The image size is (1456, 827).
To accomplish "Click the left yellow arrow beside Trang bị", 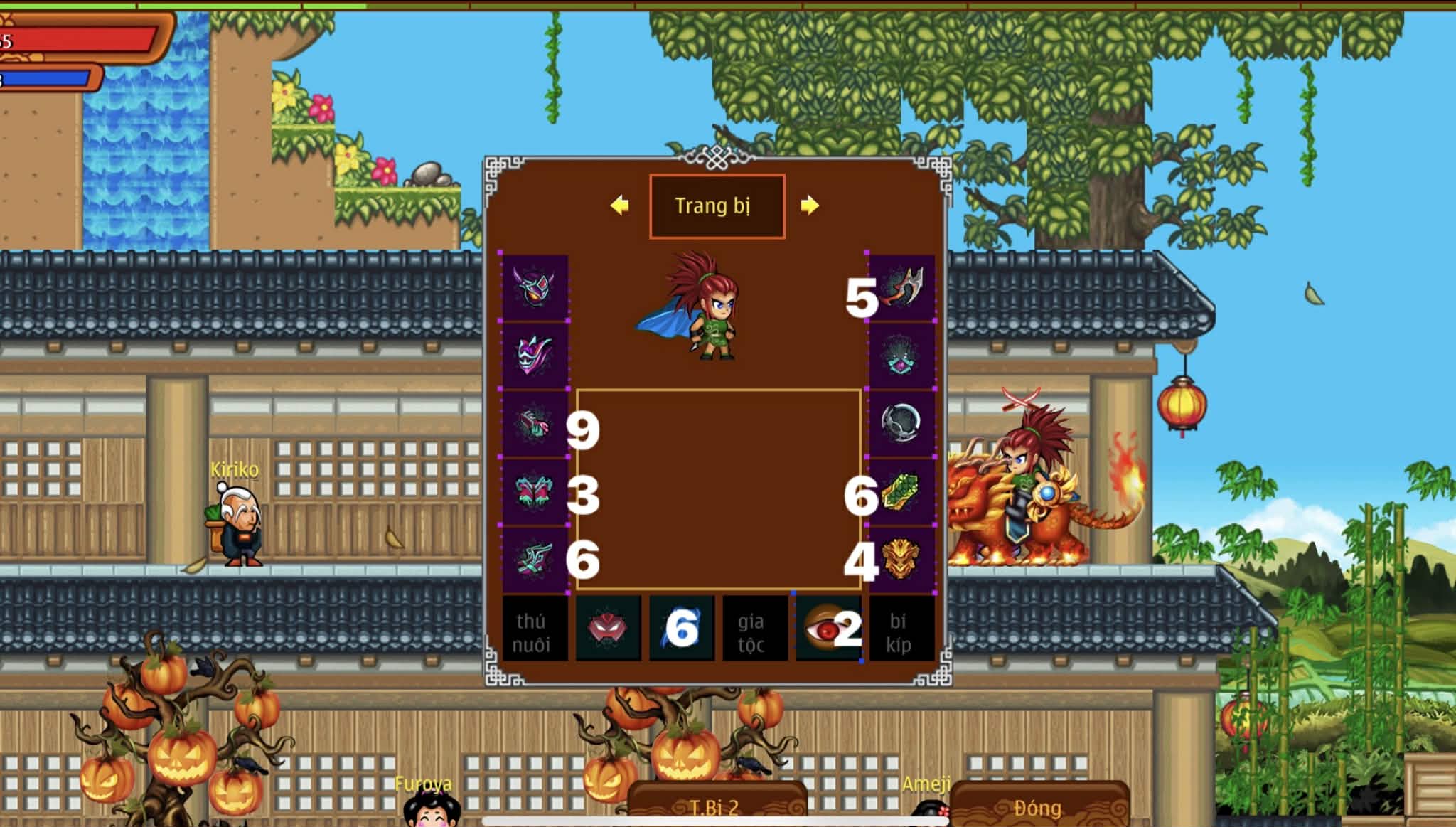I will click(620, 206).
